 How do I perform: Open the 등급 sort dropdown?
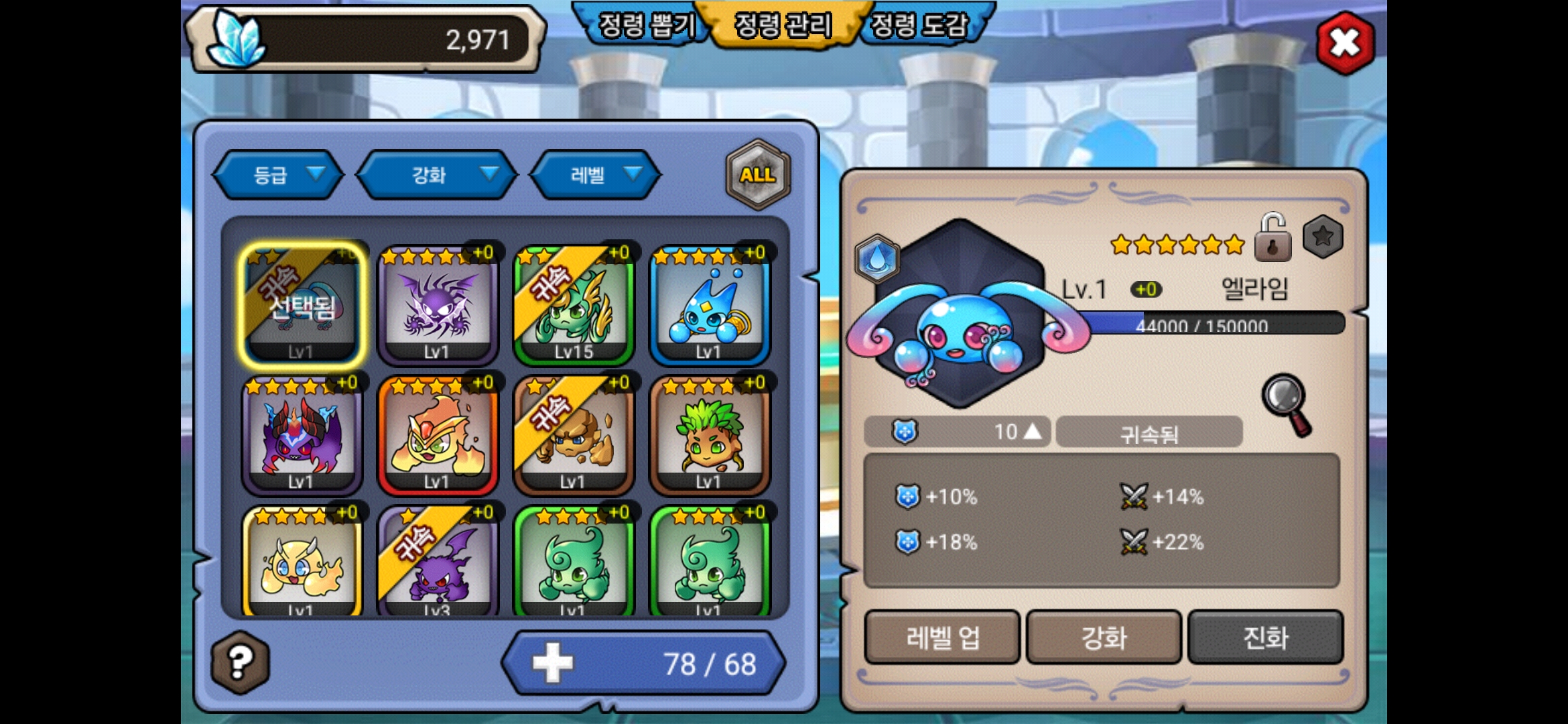pos(278,175)
